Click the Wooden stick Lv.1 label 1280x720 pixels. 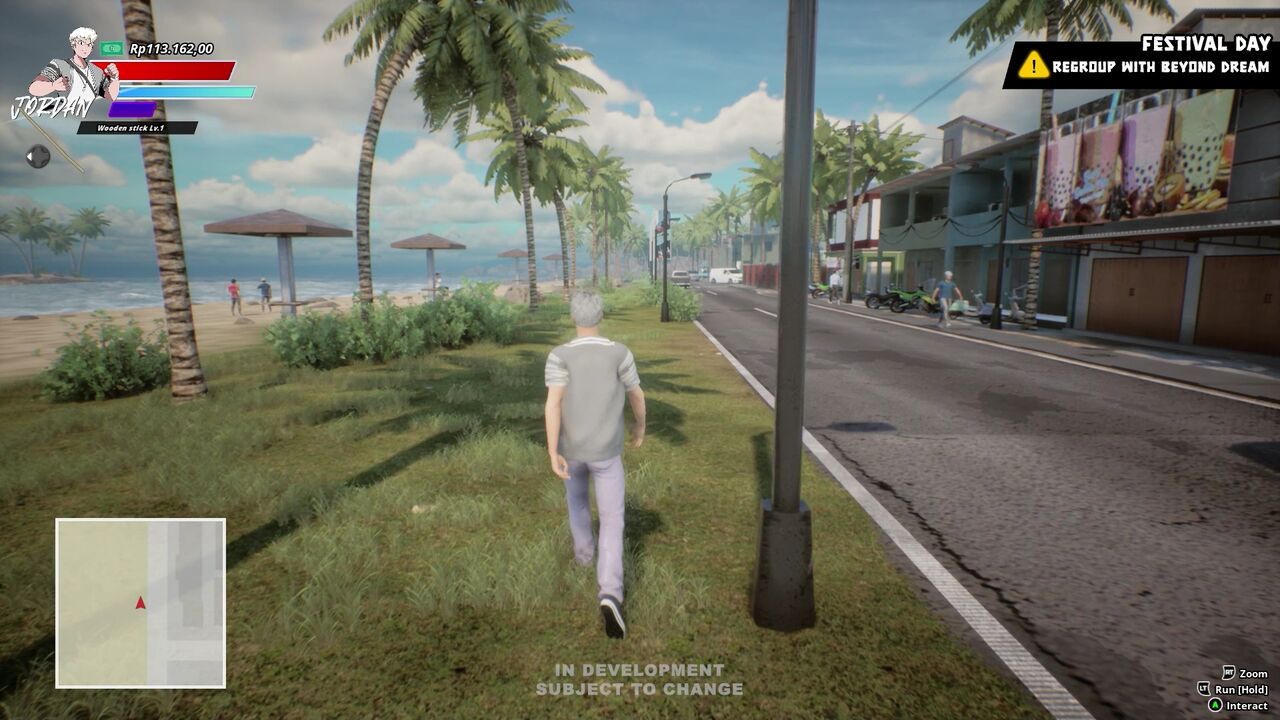click(131, 126)
